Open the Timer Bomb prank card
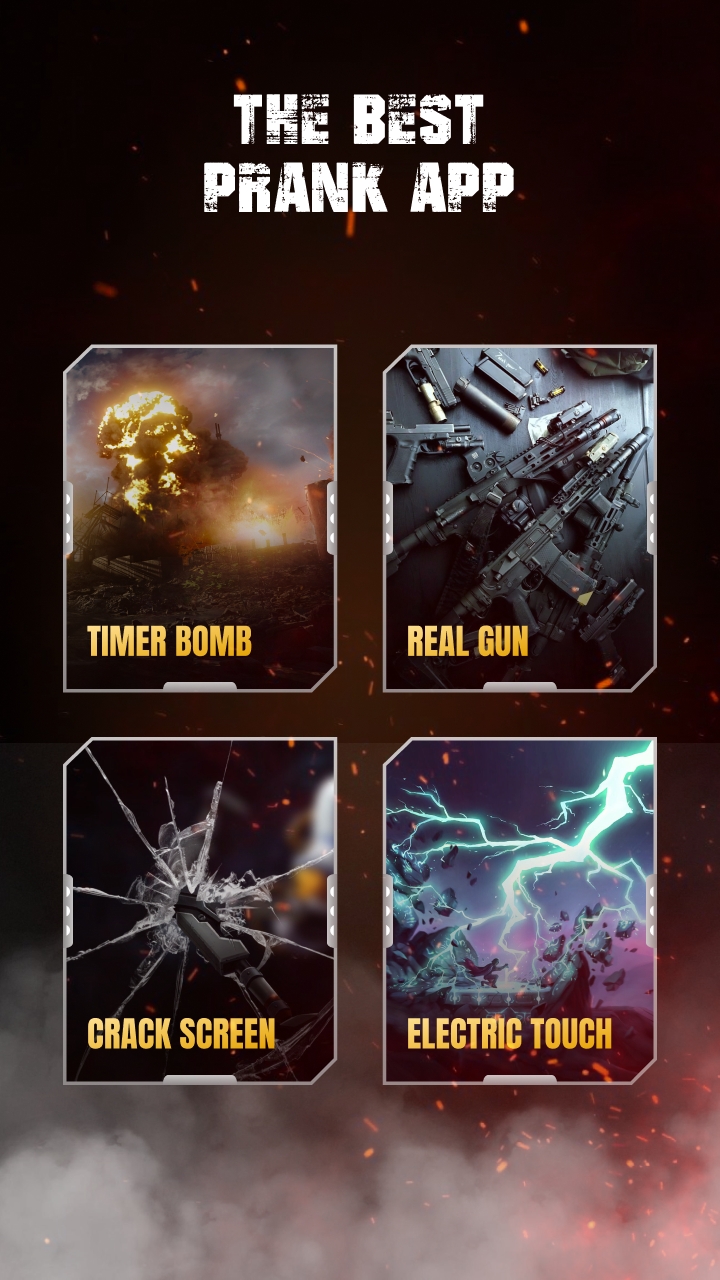 (x=200, y=518)
